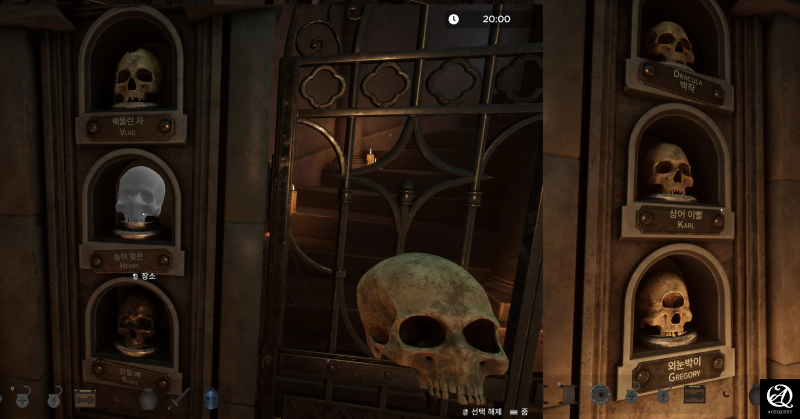This screenshot has width=800, height=419.
Task: Click the AGEQUEST logo watermark
Action: tap(779, 398)
